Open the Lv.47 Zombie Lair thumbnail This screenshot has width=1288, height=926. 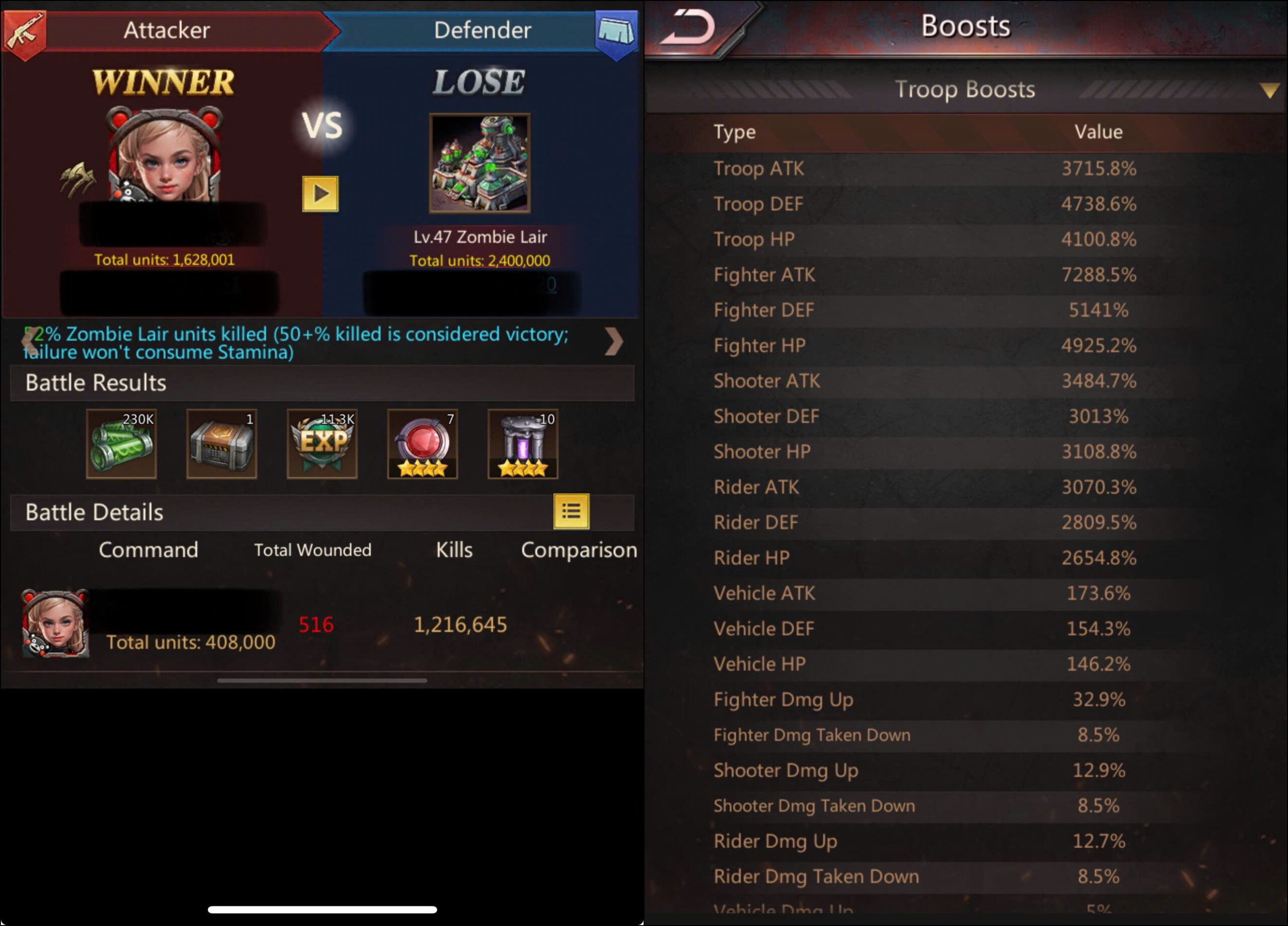click(479, 164)
